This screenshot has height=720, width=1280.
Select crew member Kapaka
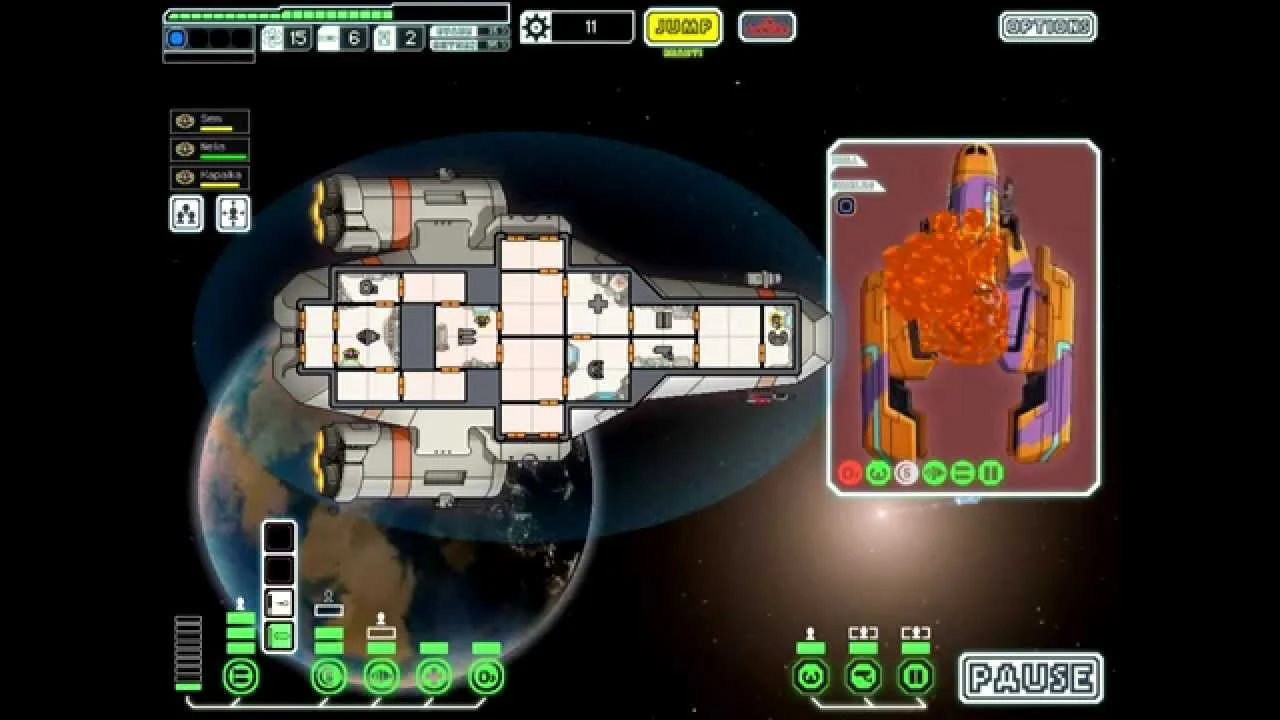tap(210, 178)
